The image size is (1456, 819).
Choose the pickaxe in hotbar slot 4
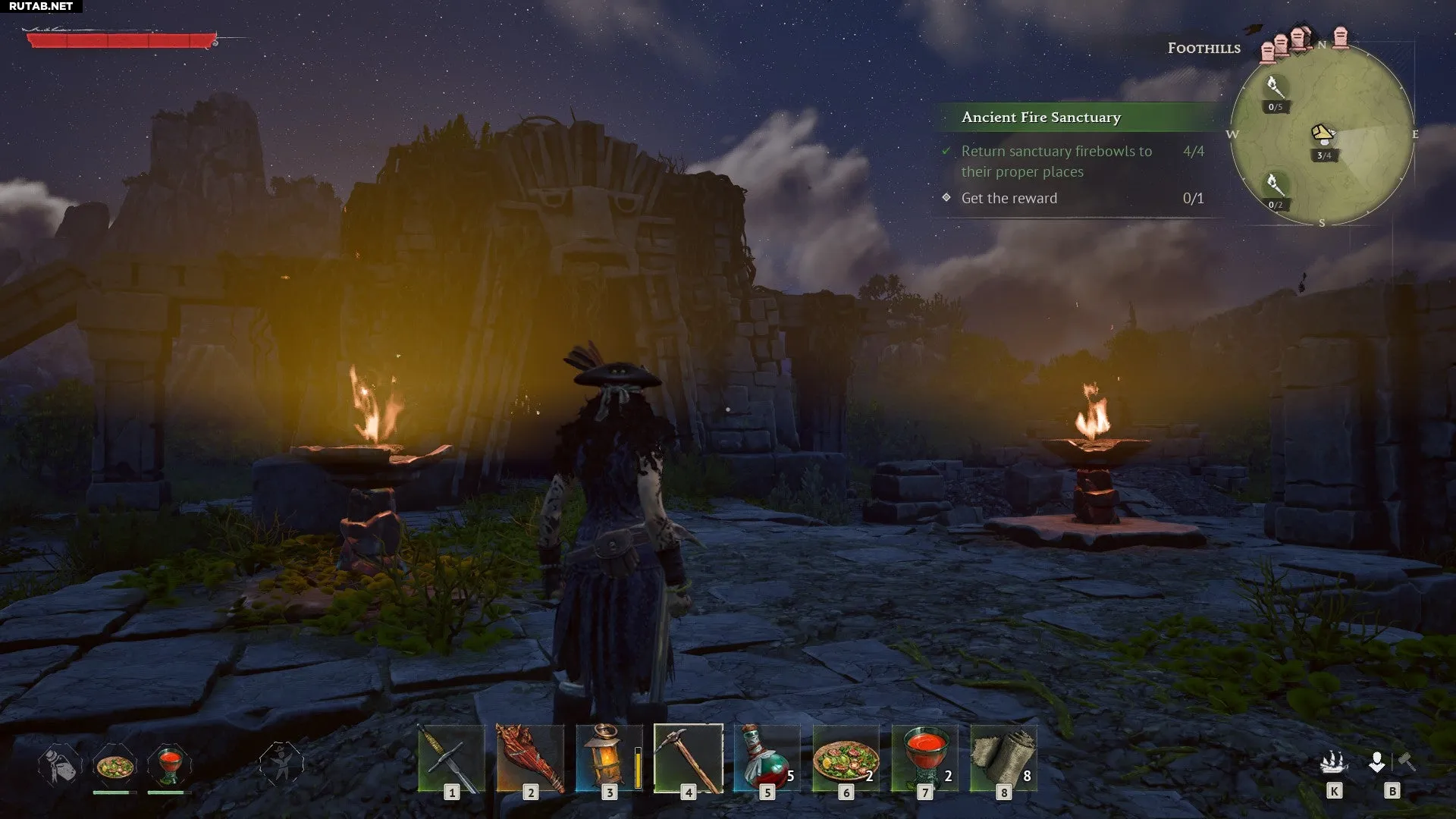pos(688,758)
